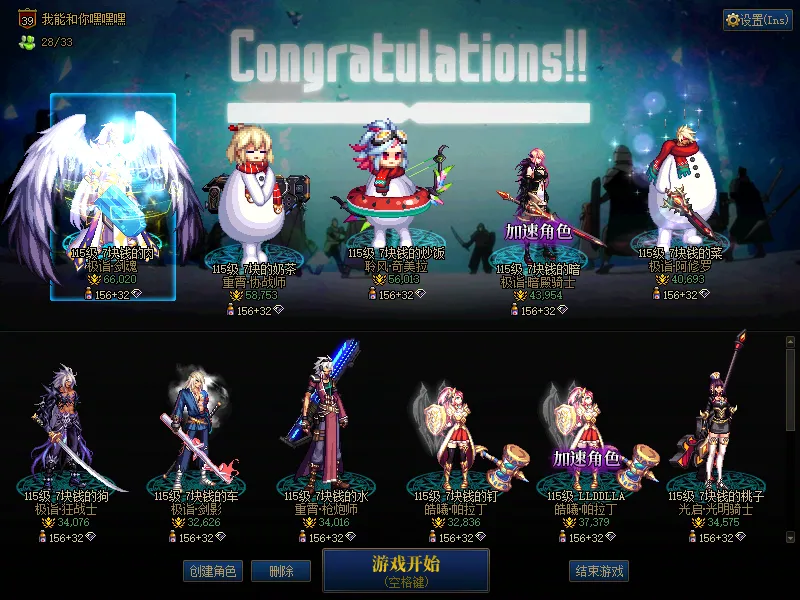Open the 设置 (Ins) settings menu
This screenshot has width=800, height=600.
point(757,20)
